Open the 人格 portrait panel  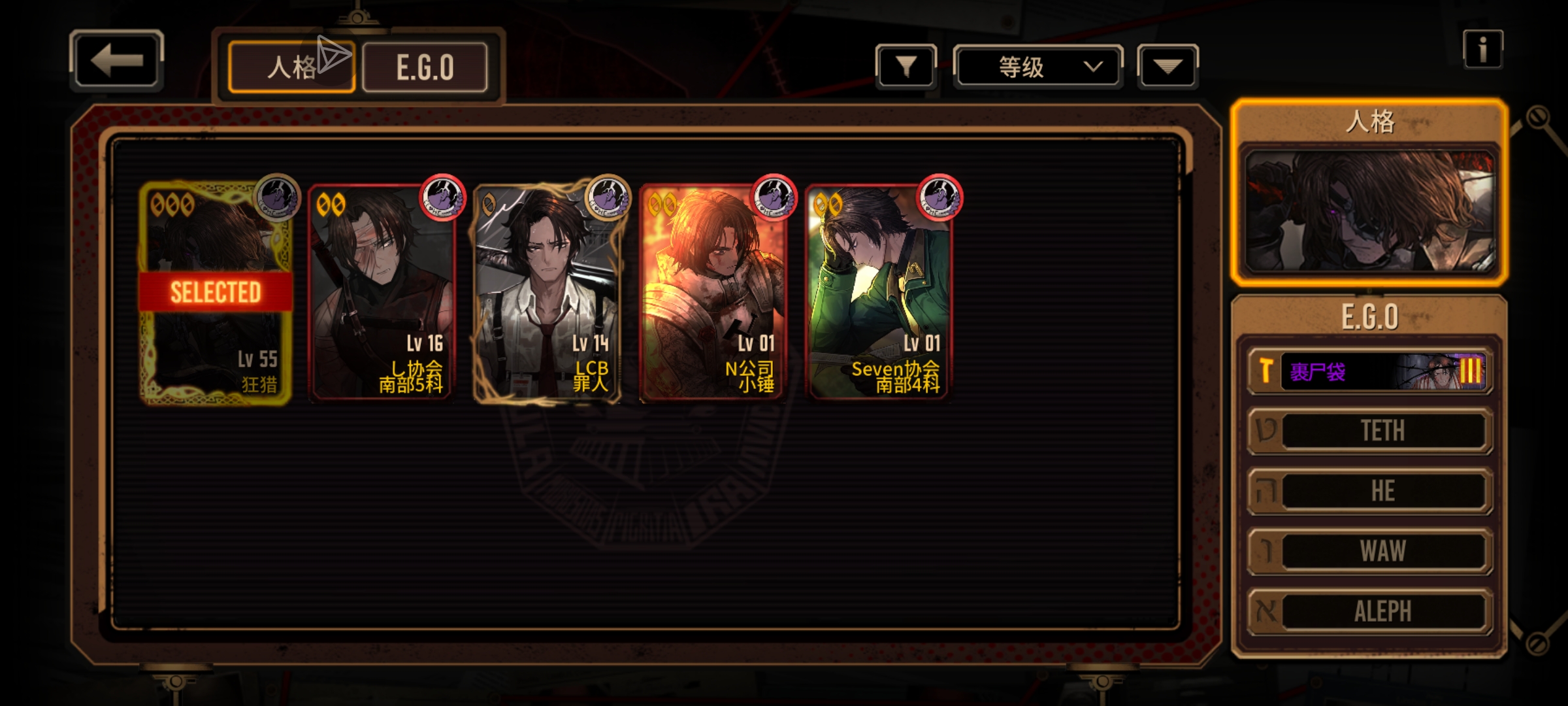1369,210
